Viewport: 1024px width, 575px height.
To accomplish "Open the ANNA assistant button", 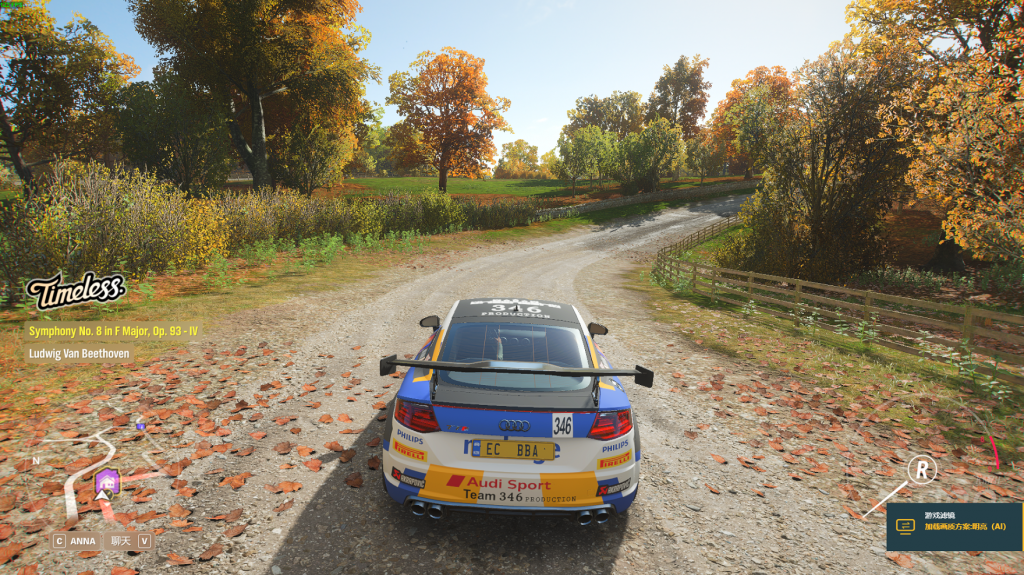I will pyautogui.click(x=75, y=541).
